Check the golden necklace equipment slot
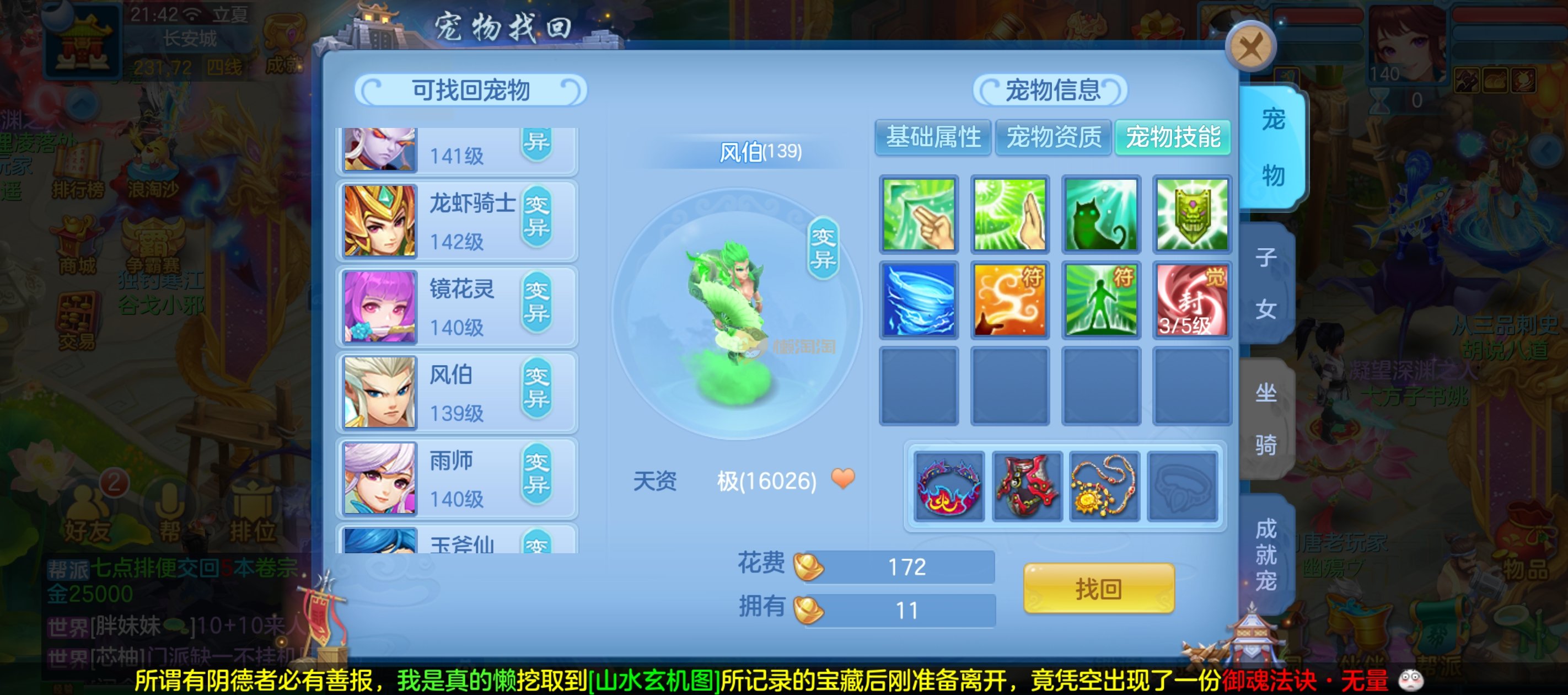 point(1104,487)
